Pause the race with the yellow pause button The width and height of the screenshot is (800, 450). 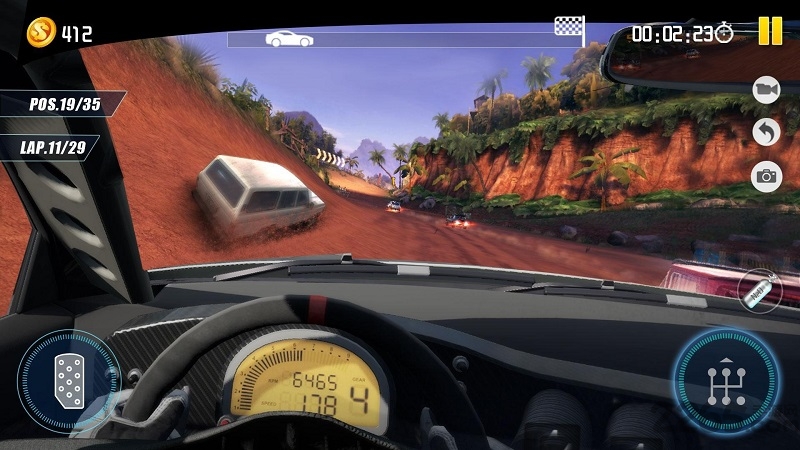pyautogui.click(x=770, y=31)
